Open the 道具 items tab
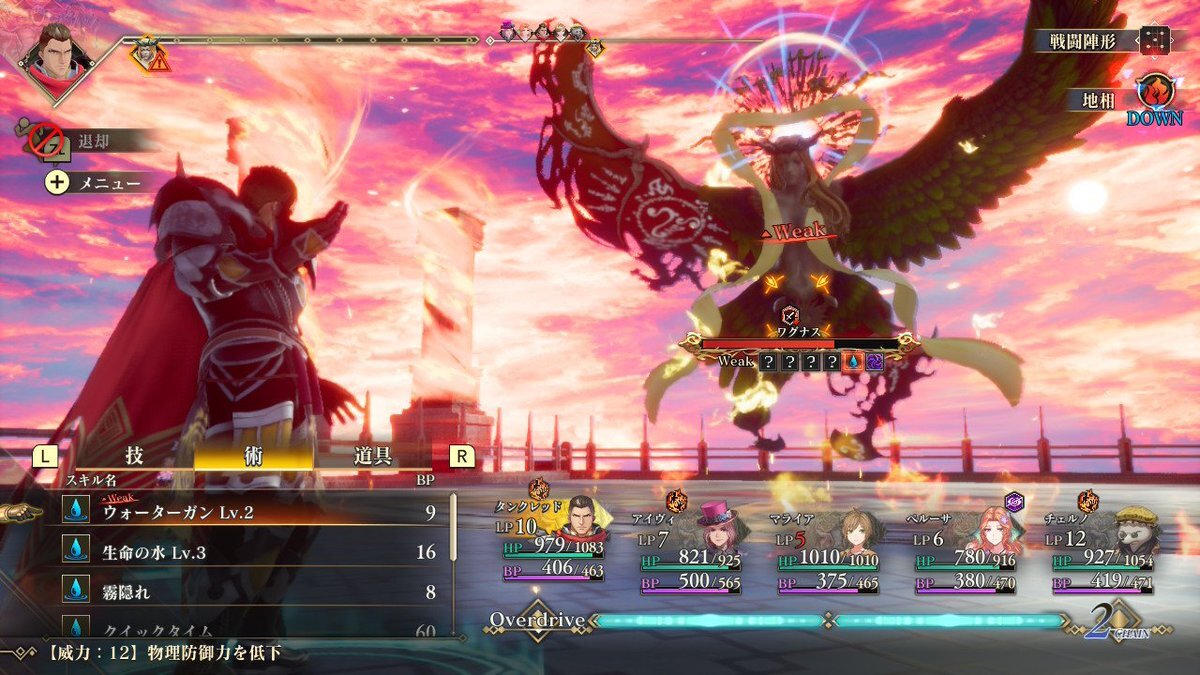 pyautogui.click(x=372, y=456)
